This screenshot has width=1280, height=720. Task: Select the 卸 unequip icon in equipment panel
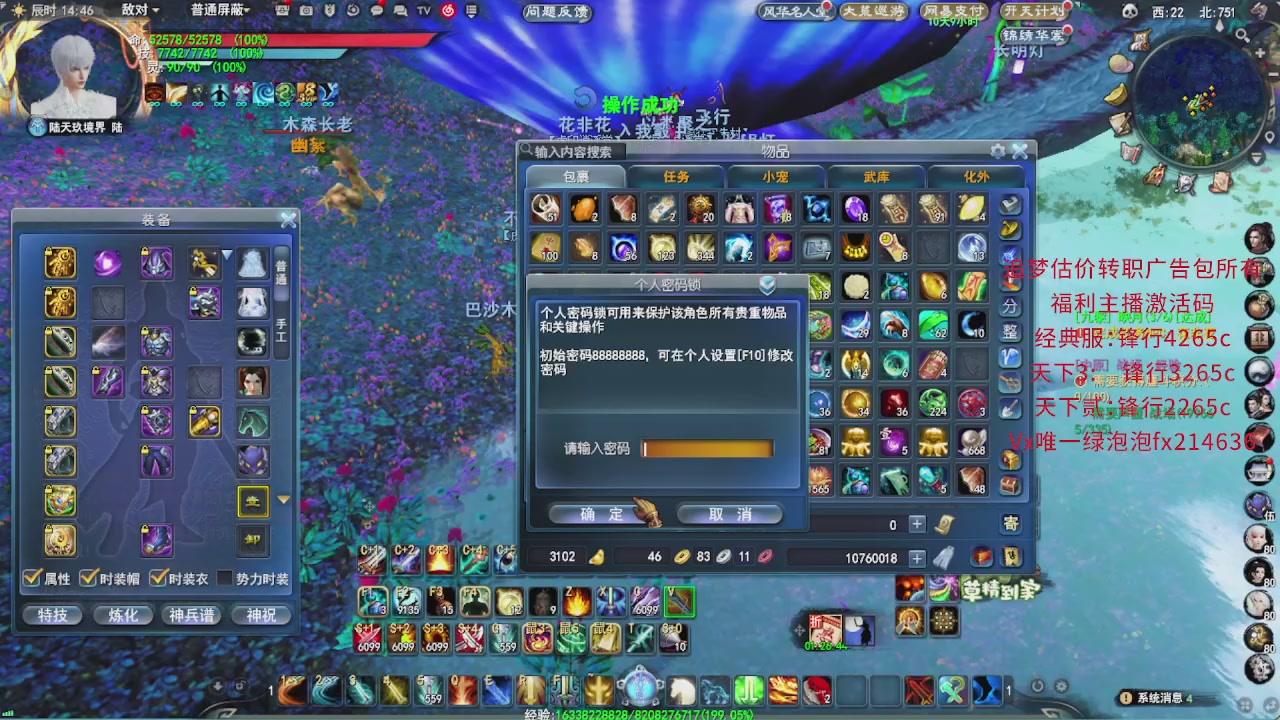pos(252,540)
